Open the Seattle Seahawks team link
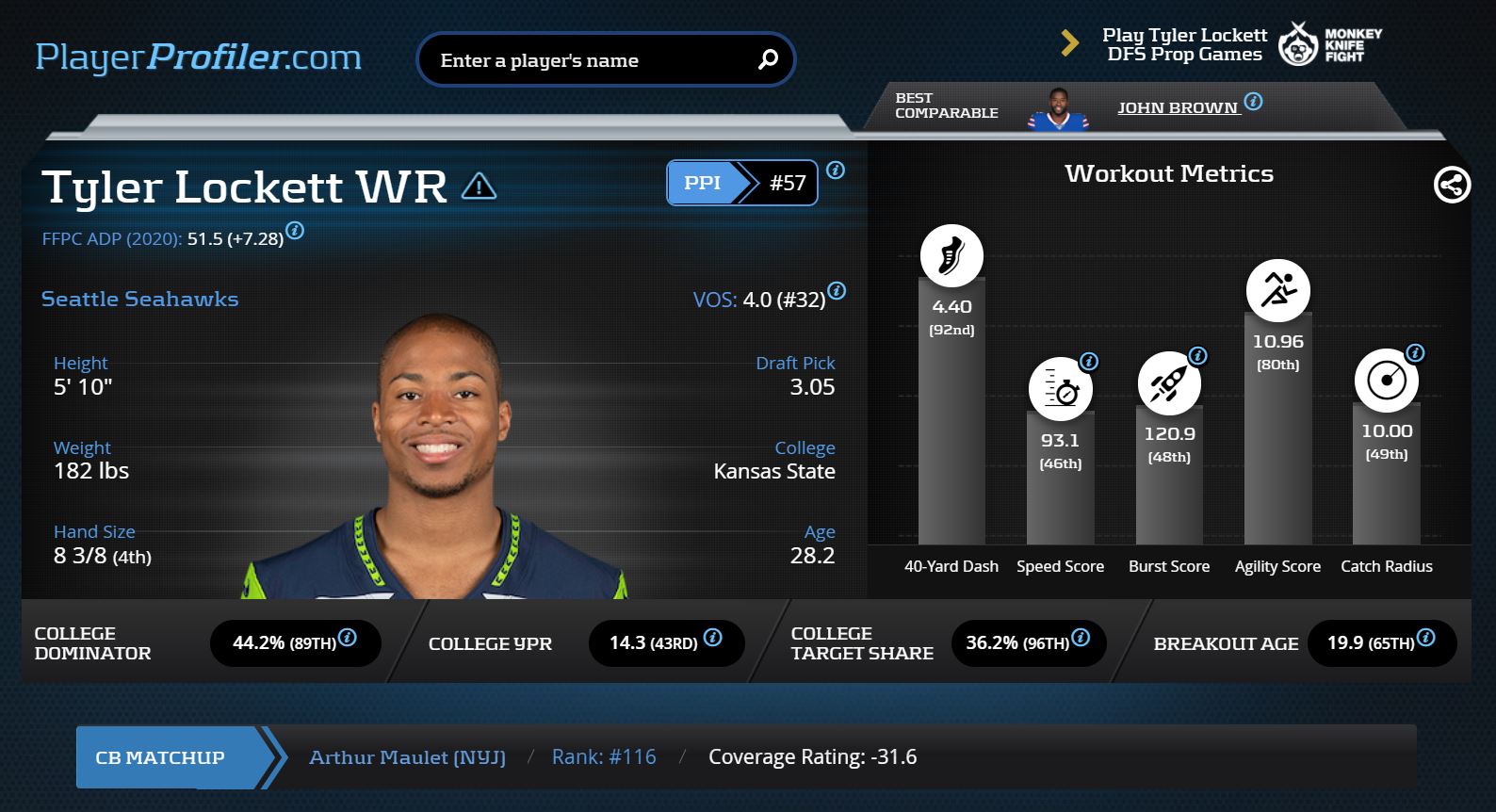The image size is (1496, 812). point(139,300)
